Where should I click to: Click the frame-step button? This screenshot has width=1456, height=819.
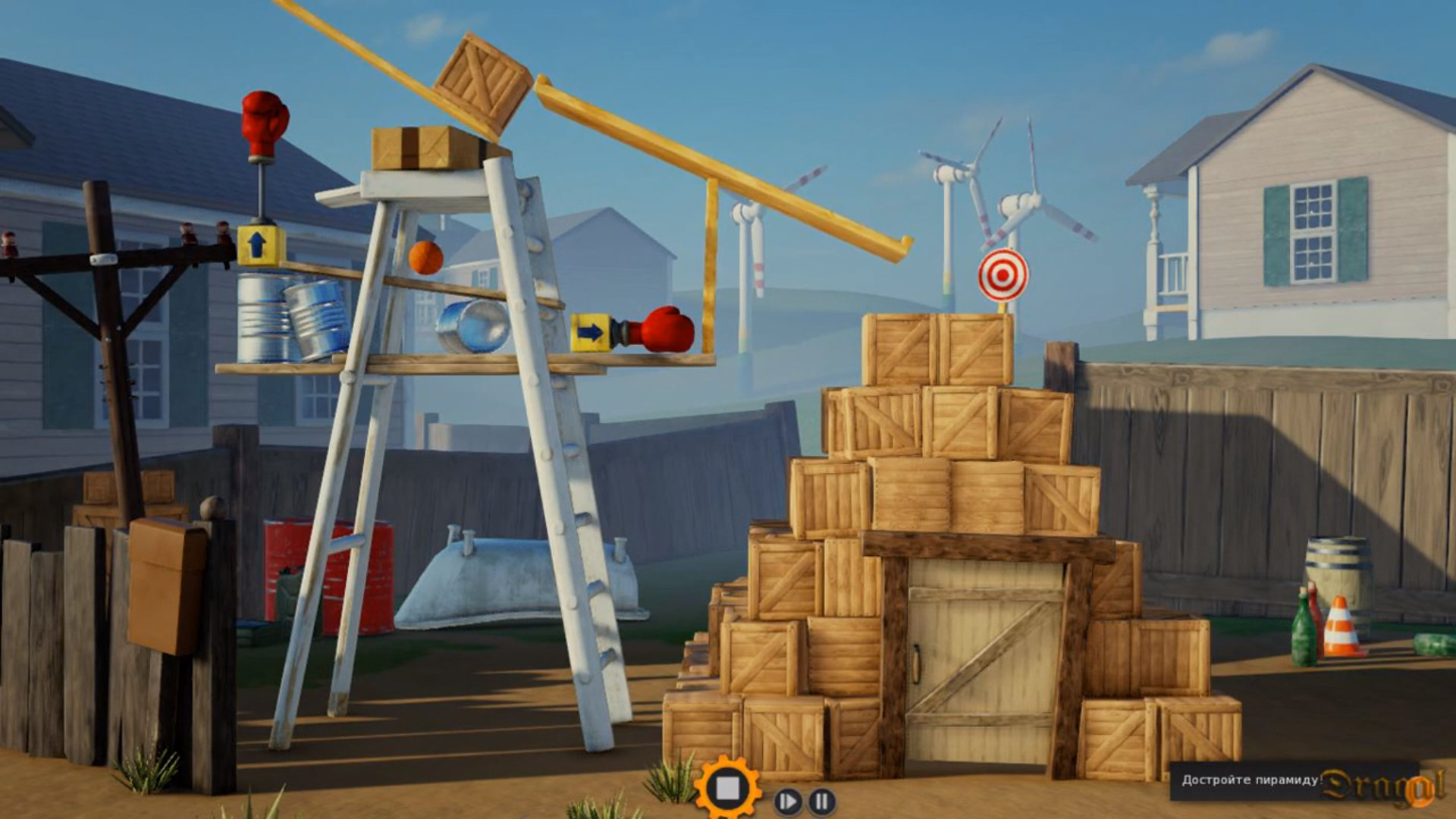point(788,801)
